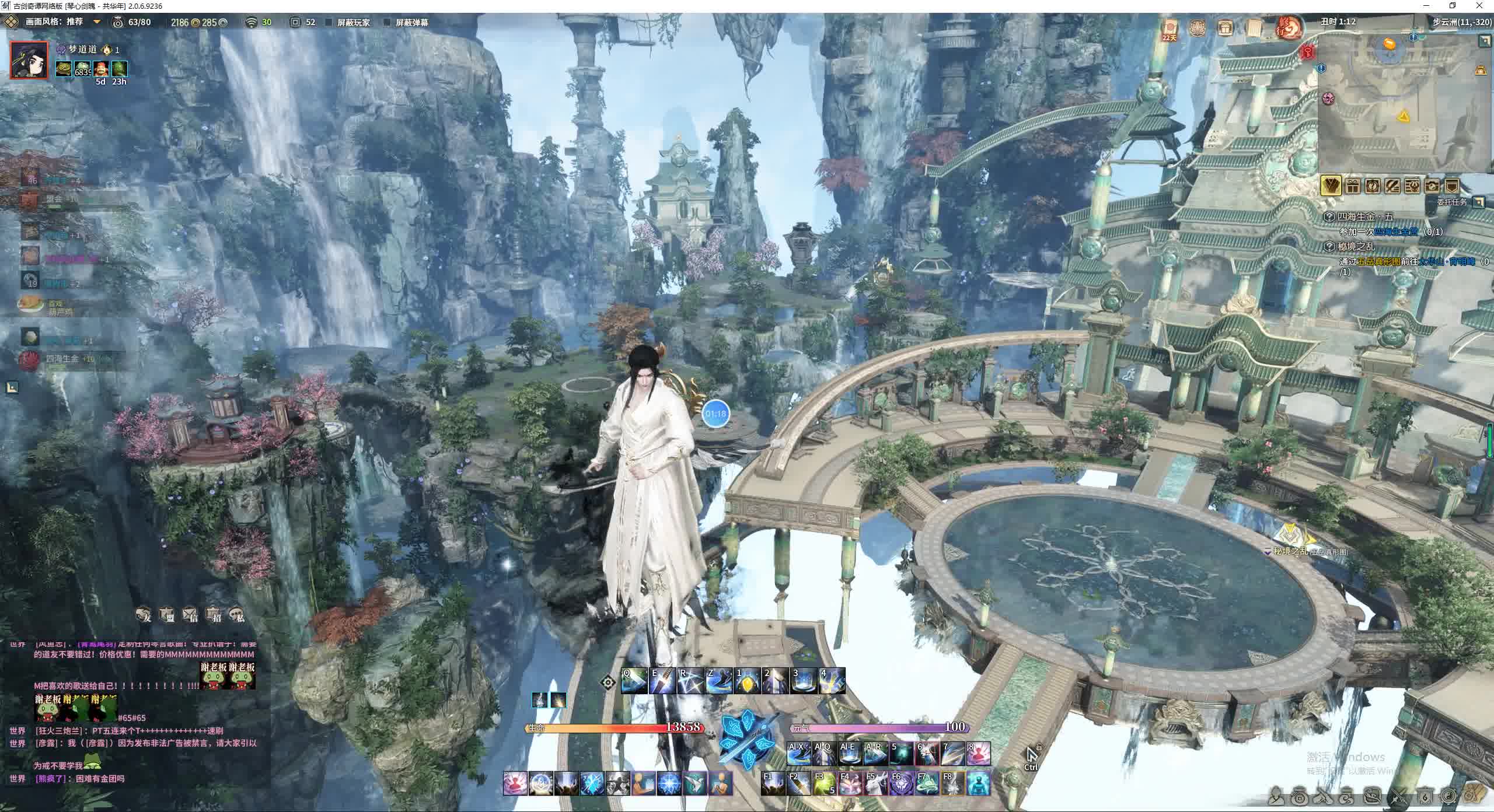Select the quill icon in the right-side panel row
This screenshot has height=812, width=1494.
click(1393, 185)
